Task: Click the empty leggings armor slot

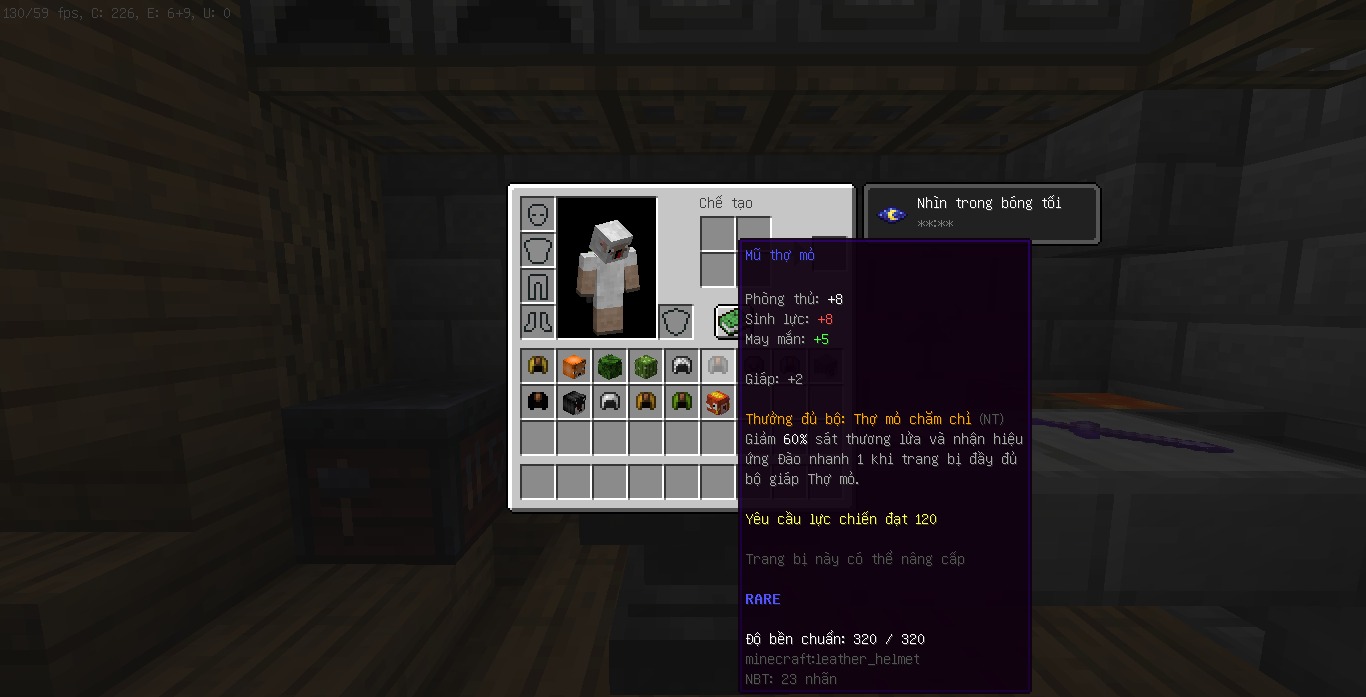Action: point(537,286)
